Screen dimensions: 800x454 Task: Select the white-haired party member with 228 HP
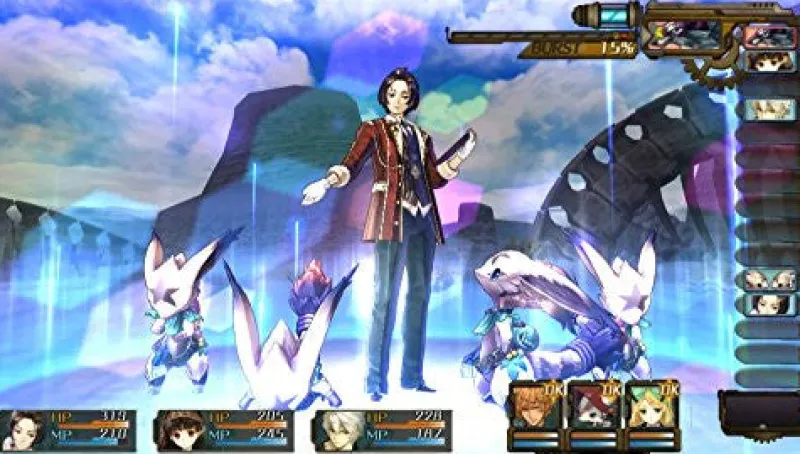tap(381, 430)
